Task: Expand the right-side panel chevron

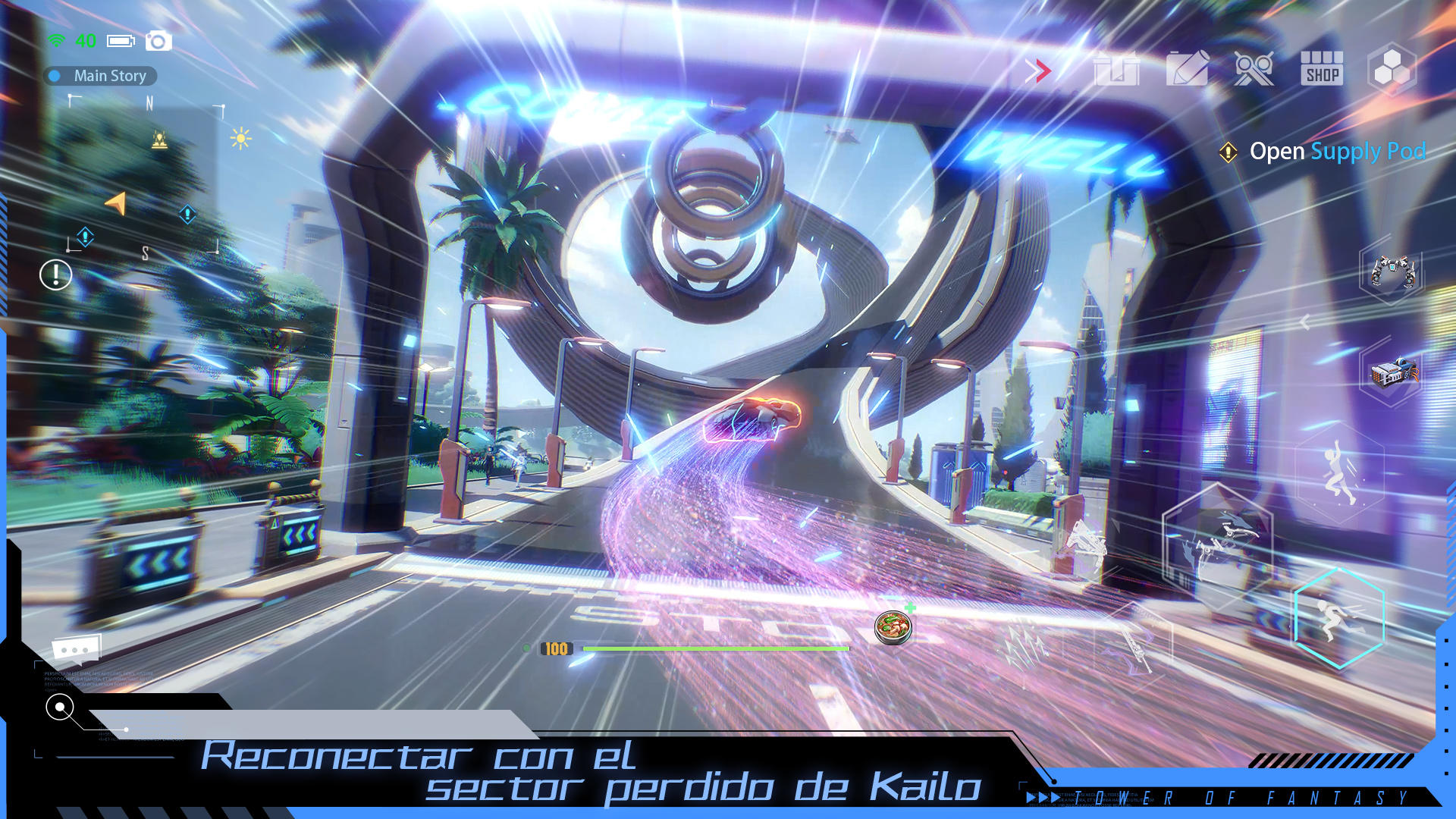Action: tap(1304, 322)
